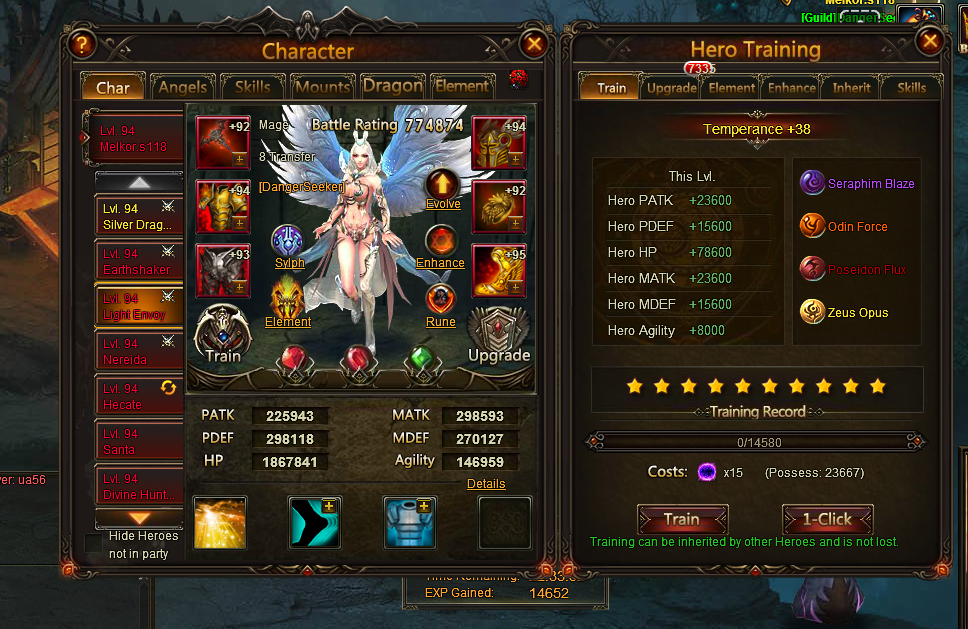968x629 pixels.
Task: Open Enhance beside the character
Action: pyautogui.click(x=441, y=245)
